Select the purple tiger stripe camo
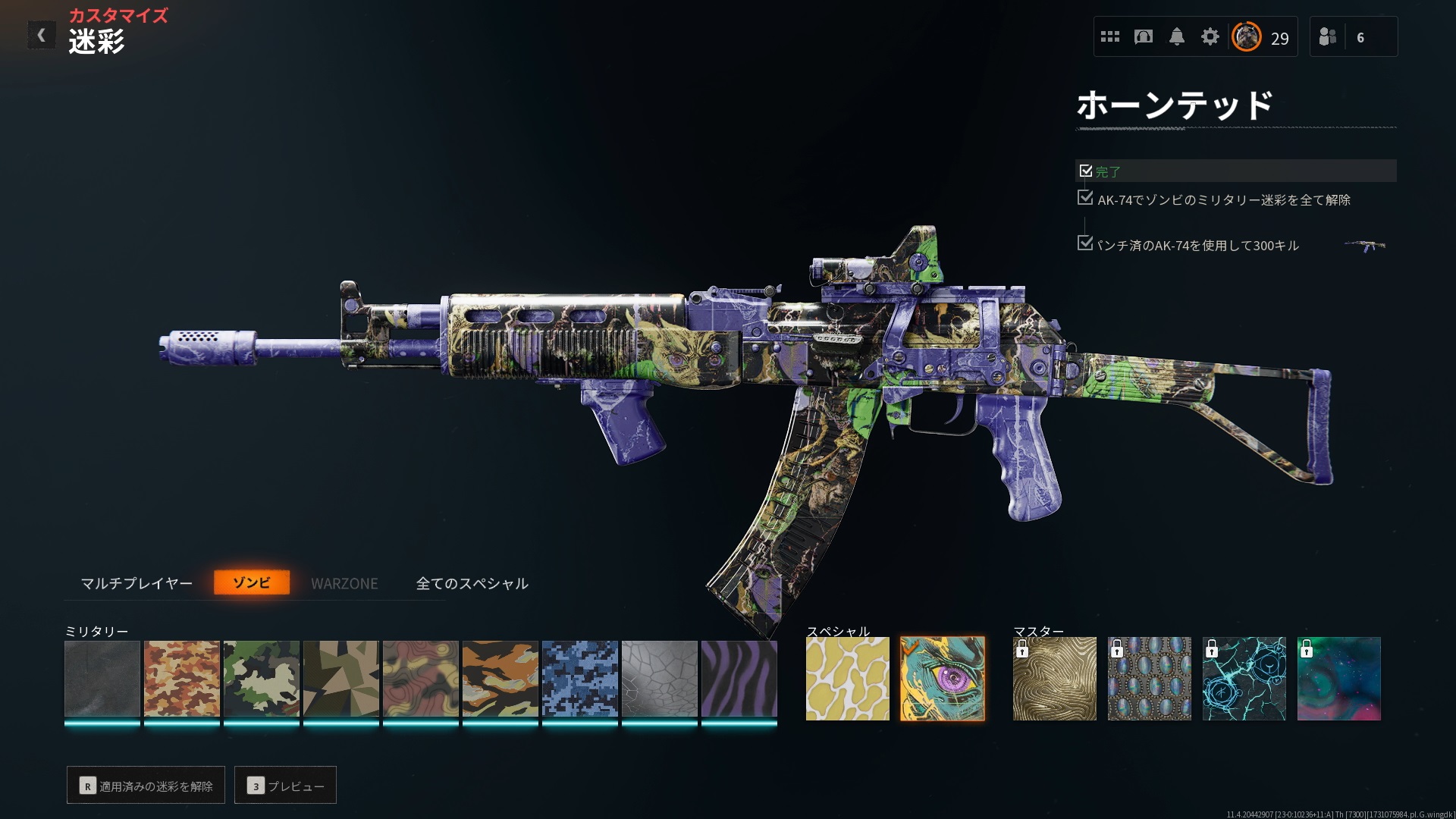 739,679
